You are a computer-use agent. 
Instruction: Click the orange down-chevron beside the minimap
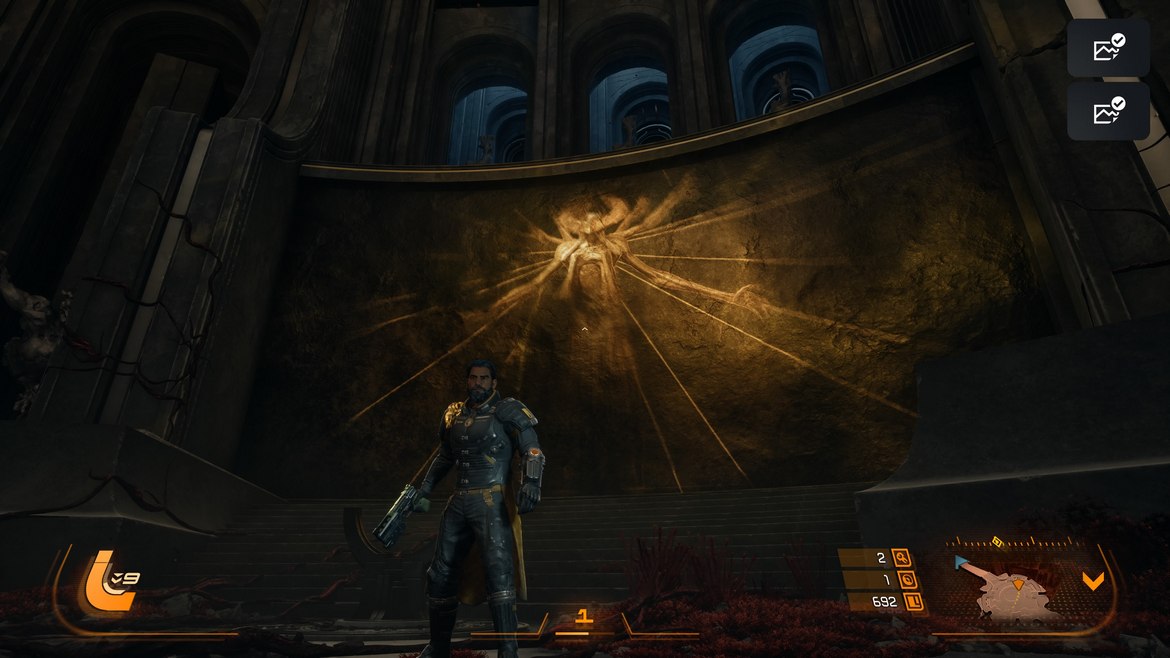pos(1093,581)
